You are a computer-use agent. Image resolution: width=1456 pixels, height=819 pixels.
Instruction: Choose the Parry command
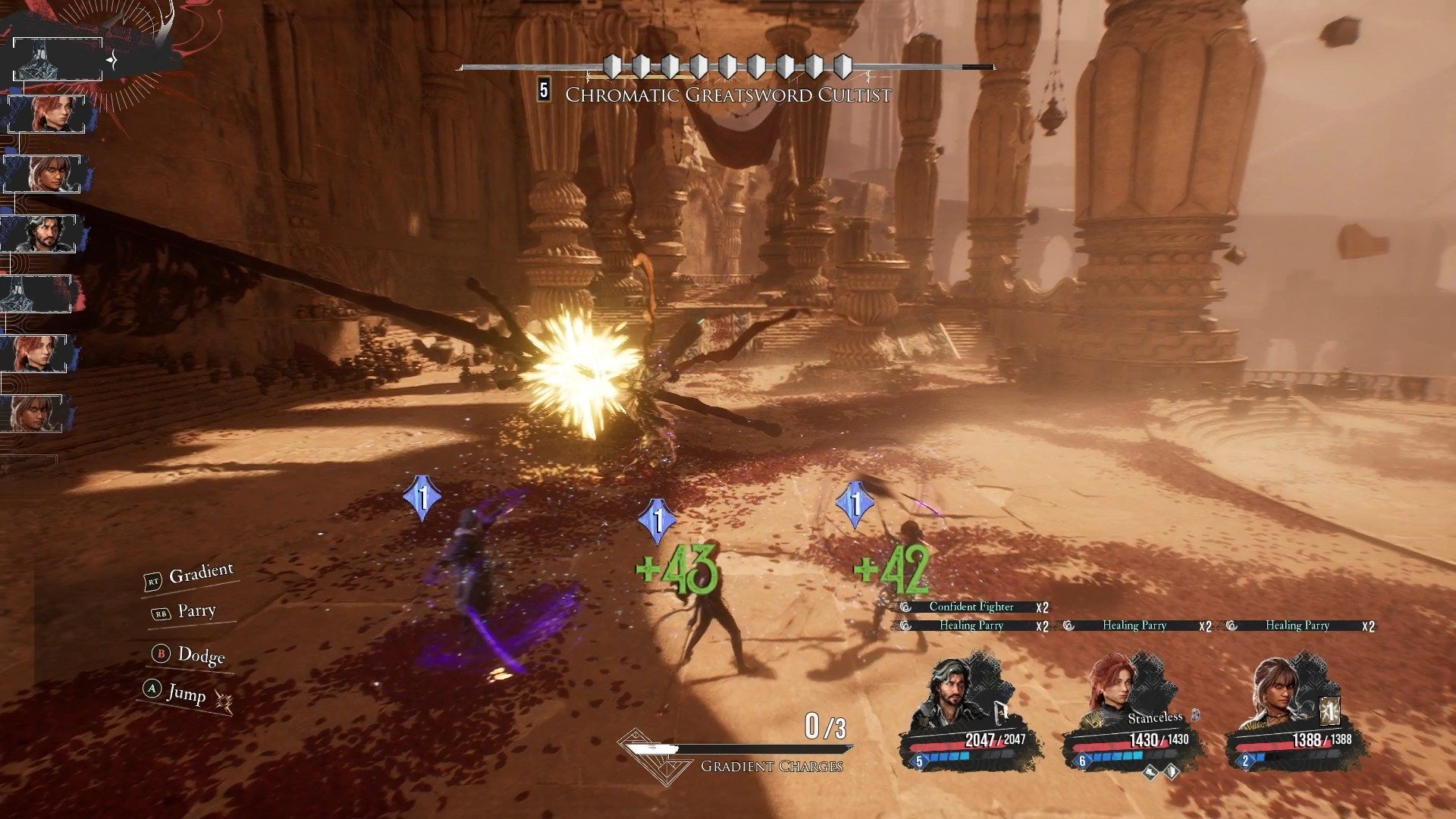pyautogui.click(x=196, y=611)
